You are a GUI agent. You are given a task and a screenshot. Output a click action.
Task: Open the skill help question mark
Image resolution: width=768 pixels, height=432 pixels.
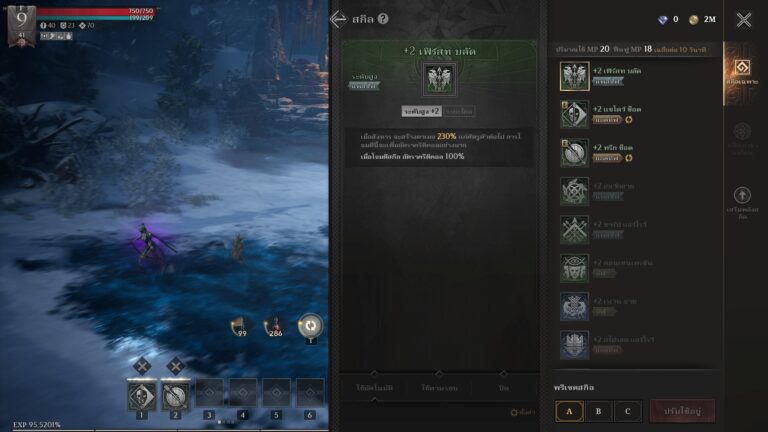(383, 19)
